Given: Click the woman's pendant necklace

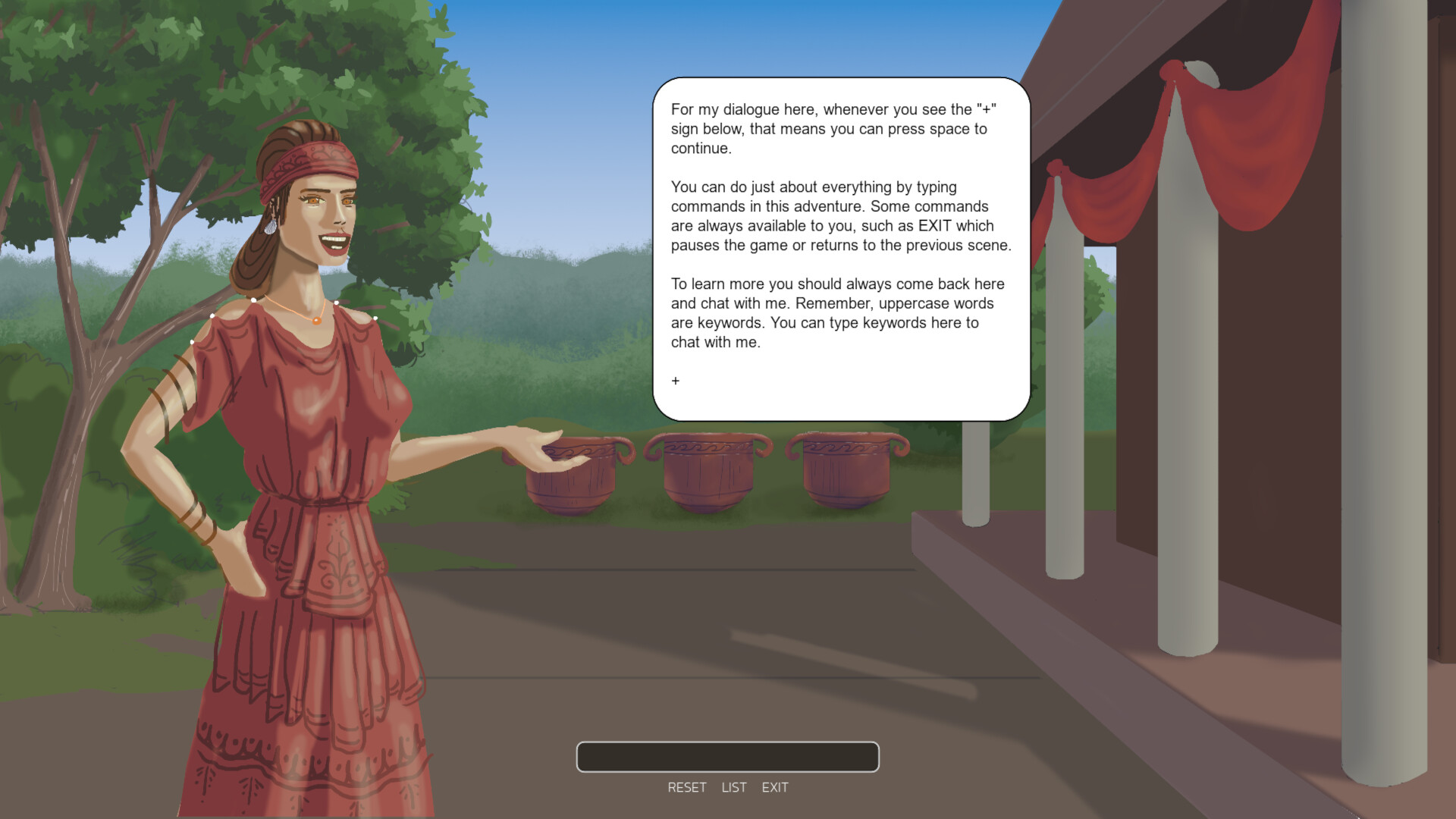Looking at the screenshot, I should click(x=318, y=322).
